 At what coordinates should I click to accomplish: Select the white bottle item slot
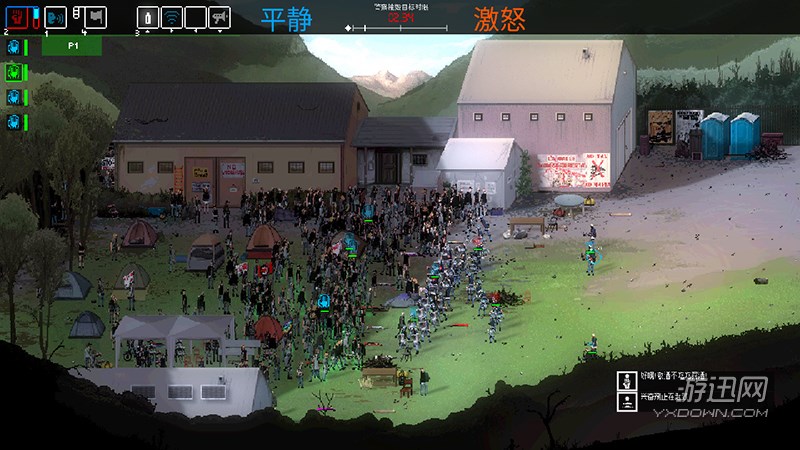tap(148, 17)
